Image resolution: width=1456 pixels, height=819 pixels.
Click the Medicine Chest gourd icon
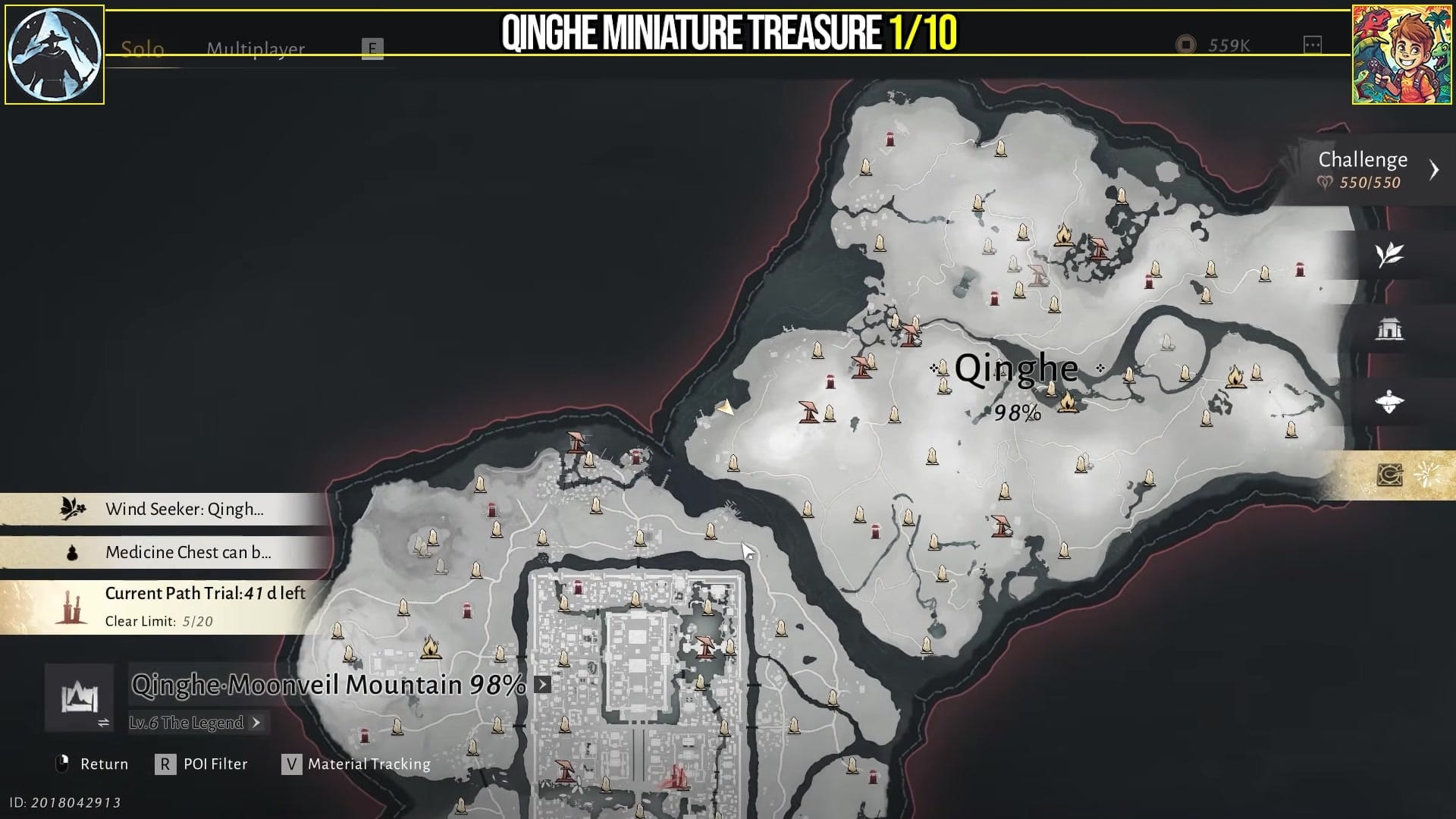tap(72, 552)
